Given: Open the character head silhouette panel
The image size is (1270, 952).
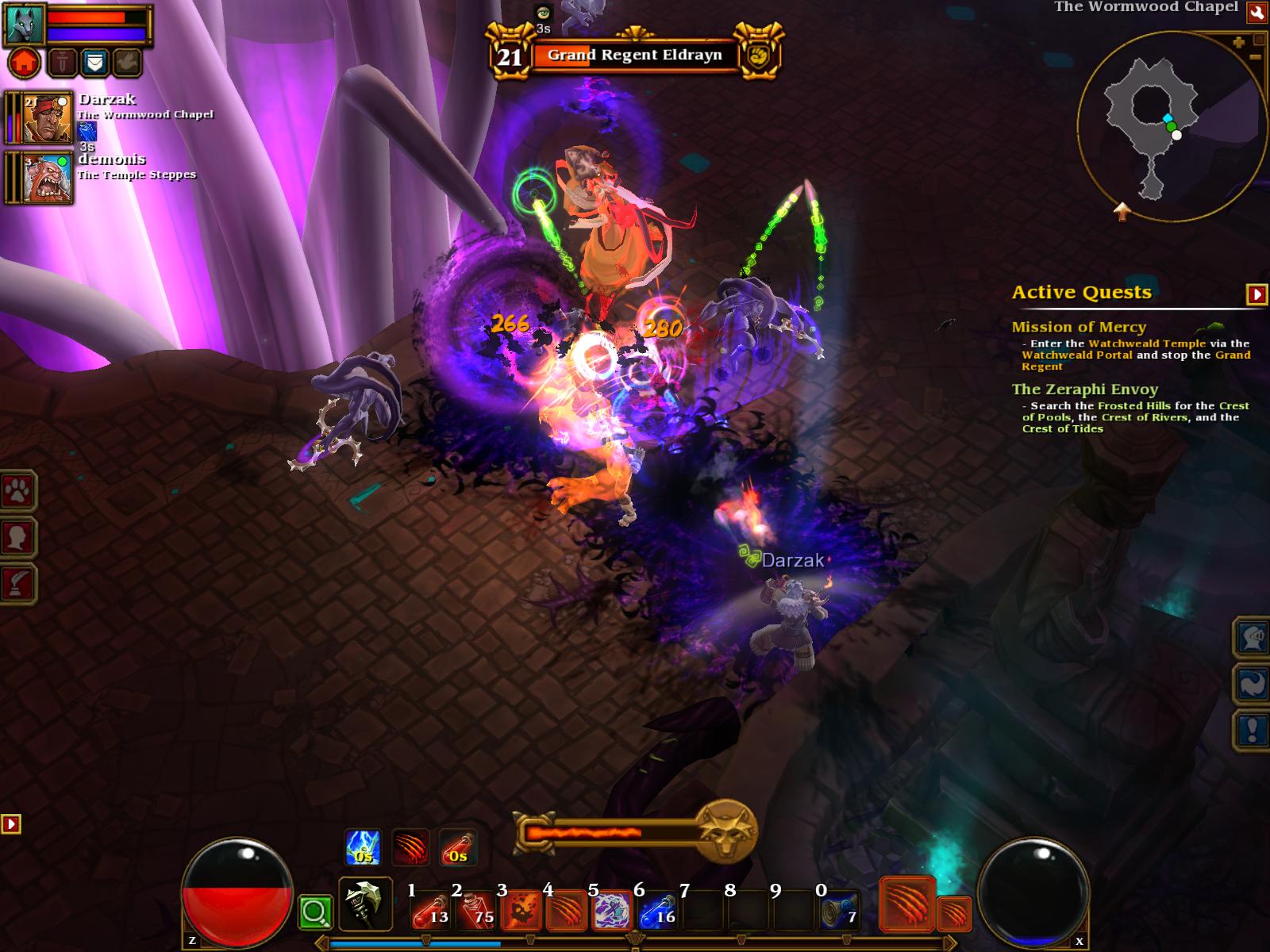Looking at the screenshot, I should (17, 538).
